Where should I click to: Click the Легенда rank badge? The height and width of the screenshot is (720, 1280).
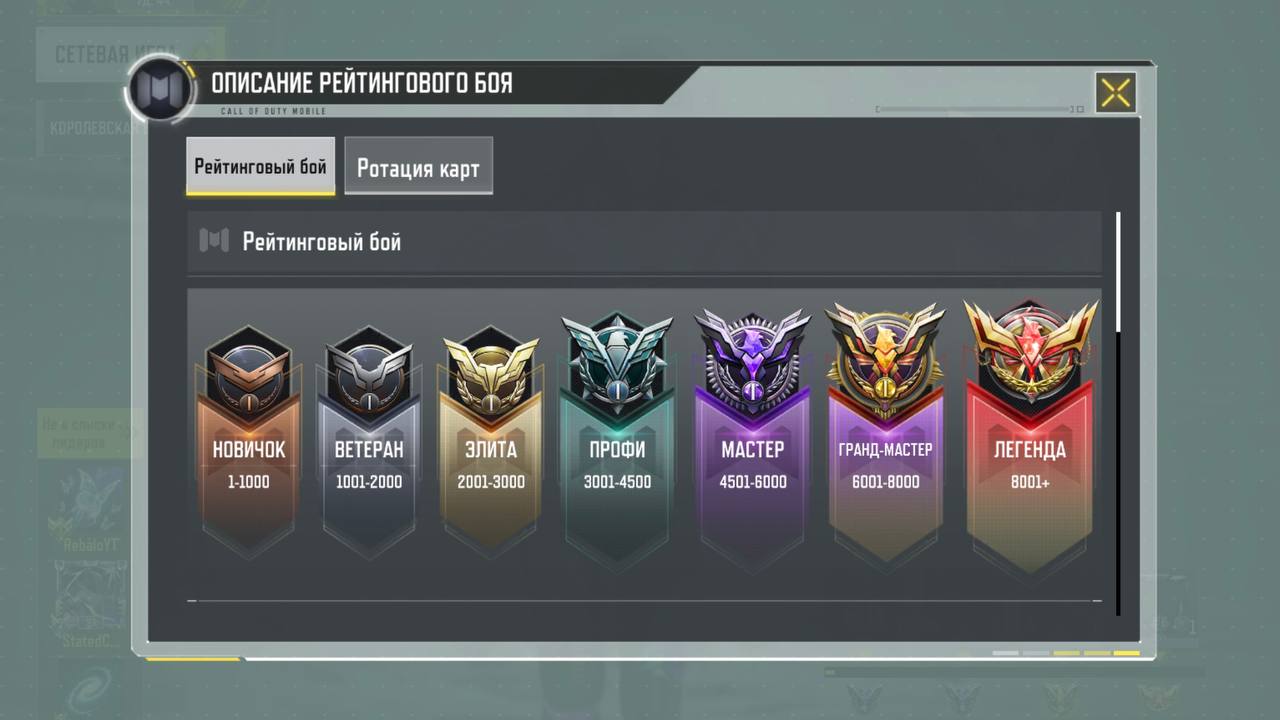[1029, 440]
